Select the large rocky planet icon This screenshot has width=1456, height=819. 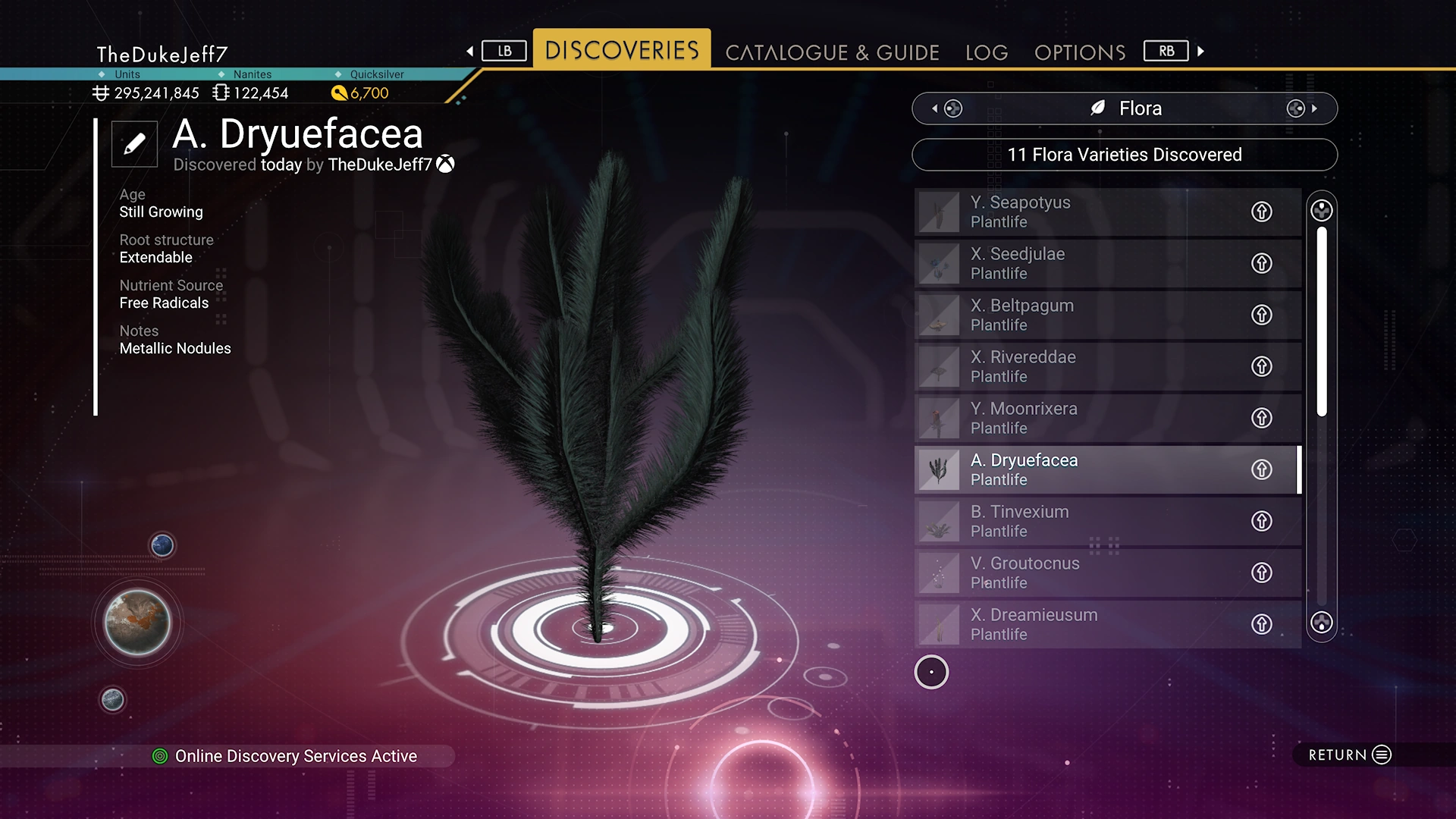tap(137, 623)
